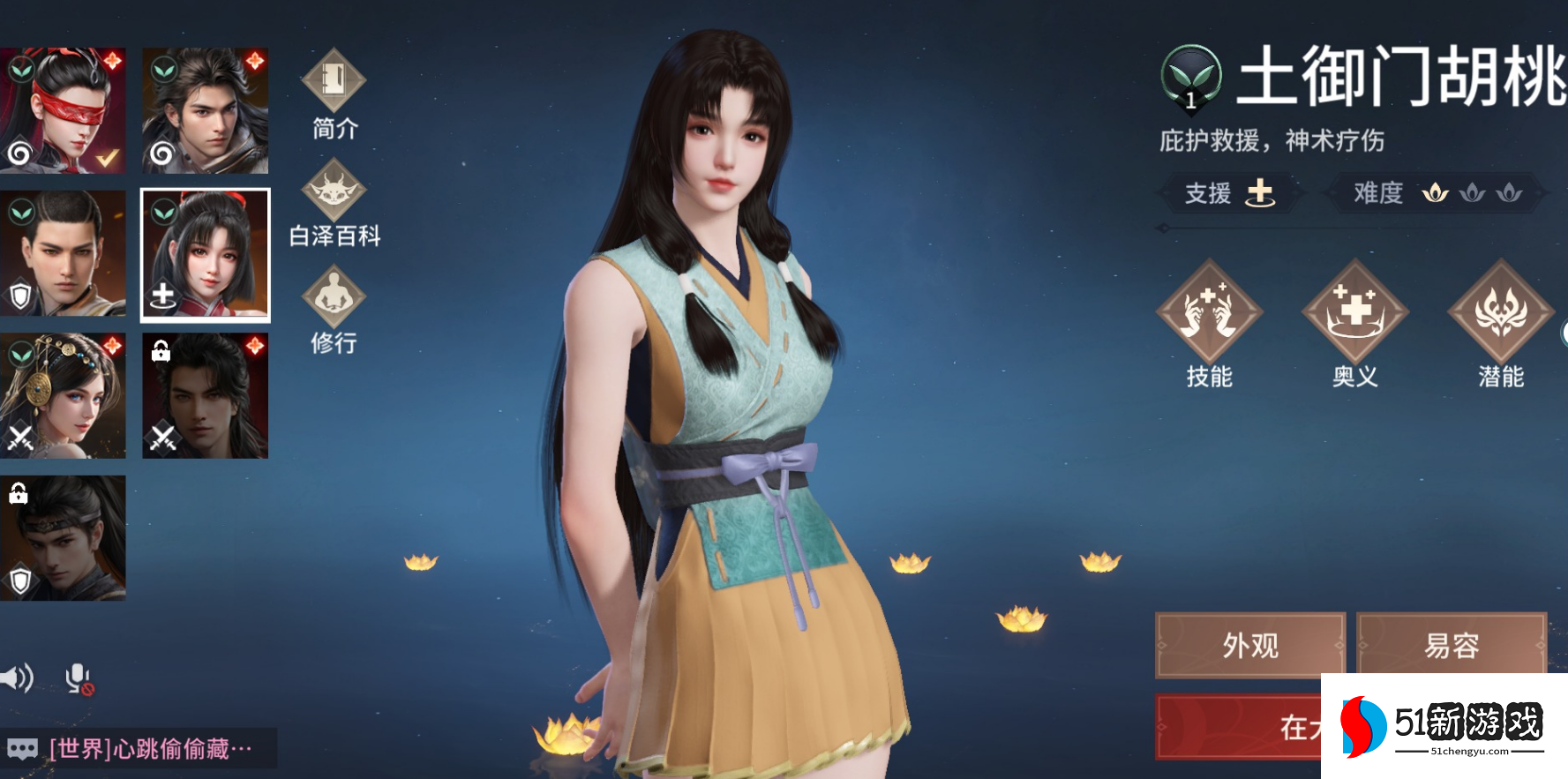This screenshot has height=779, width=1568.
Task: Open the 白泽百科 encyclopedia
Action: coord(334,196)
